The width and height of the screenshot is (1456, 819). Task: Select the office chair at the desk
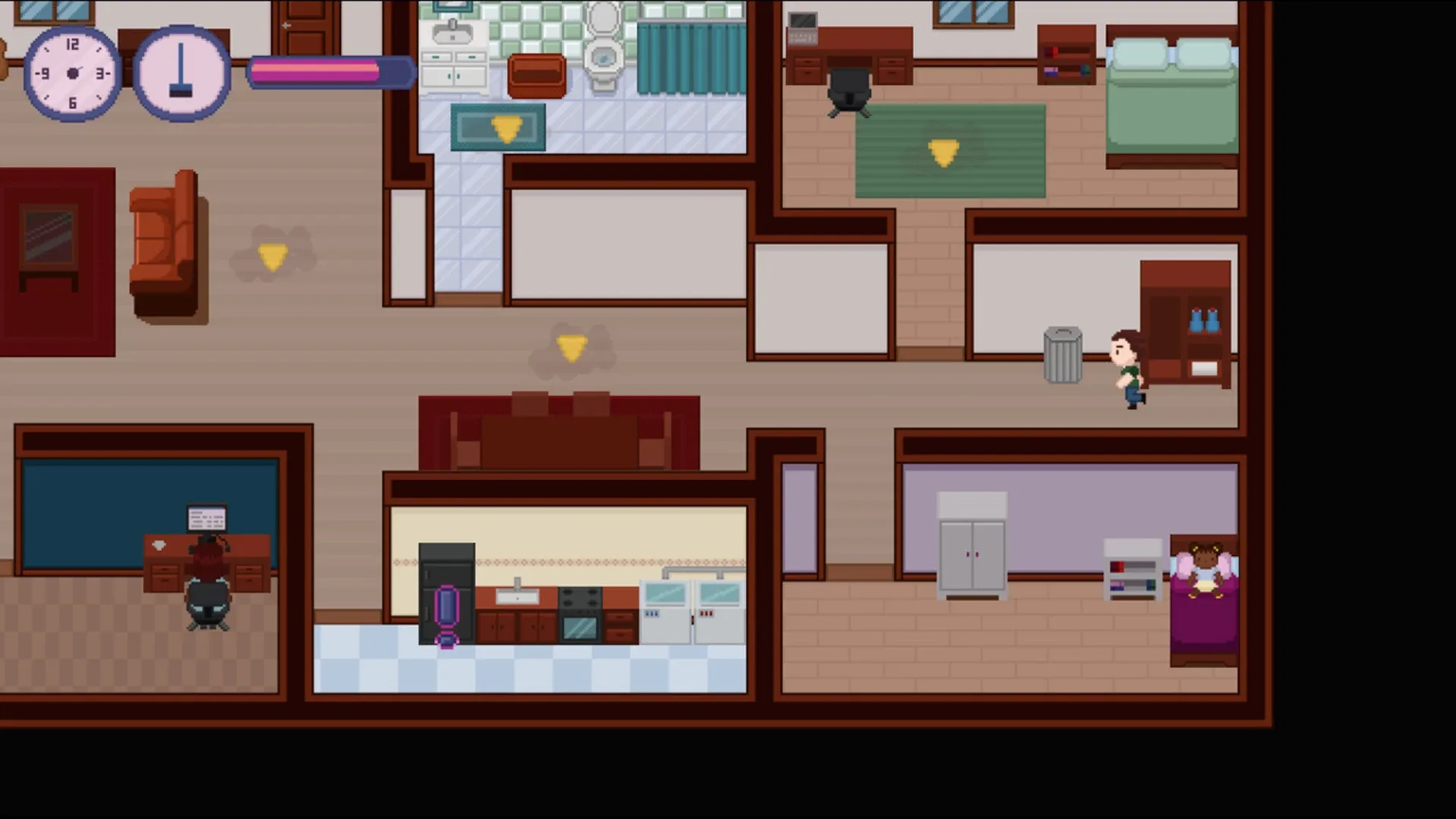[849, 91]
